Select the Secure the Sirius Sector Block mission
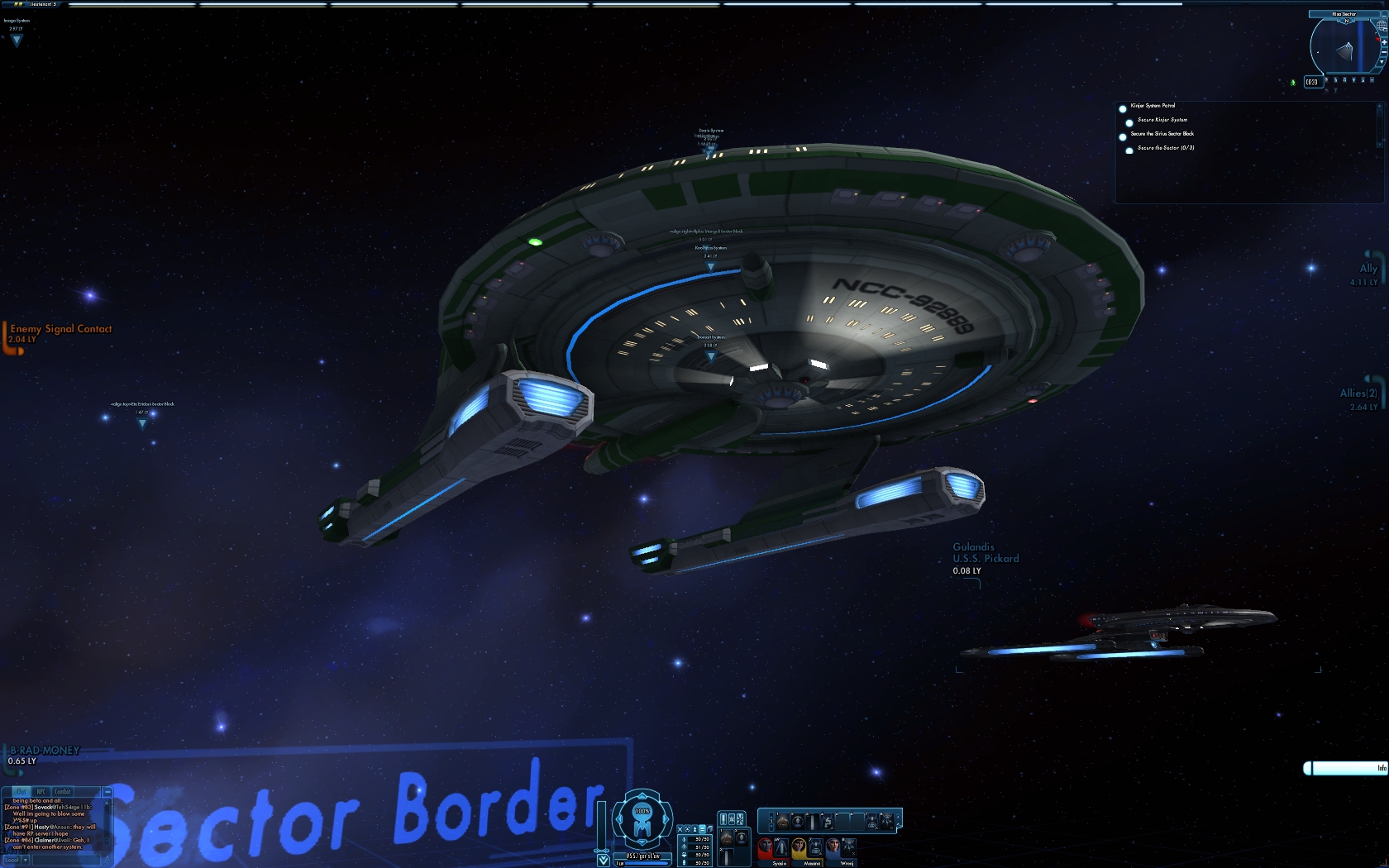1389x868 pixels. coord(1162,134)
